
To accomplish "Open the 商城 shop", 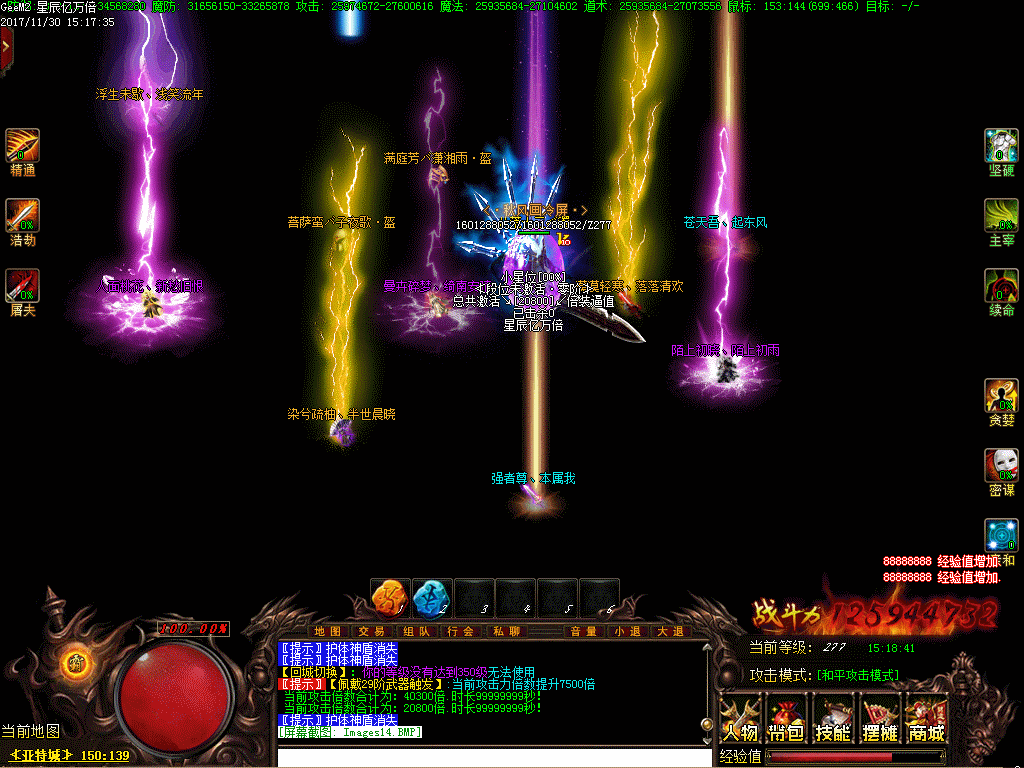I will 926,721.
